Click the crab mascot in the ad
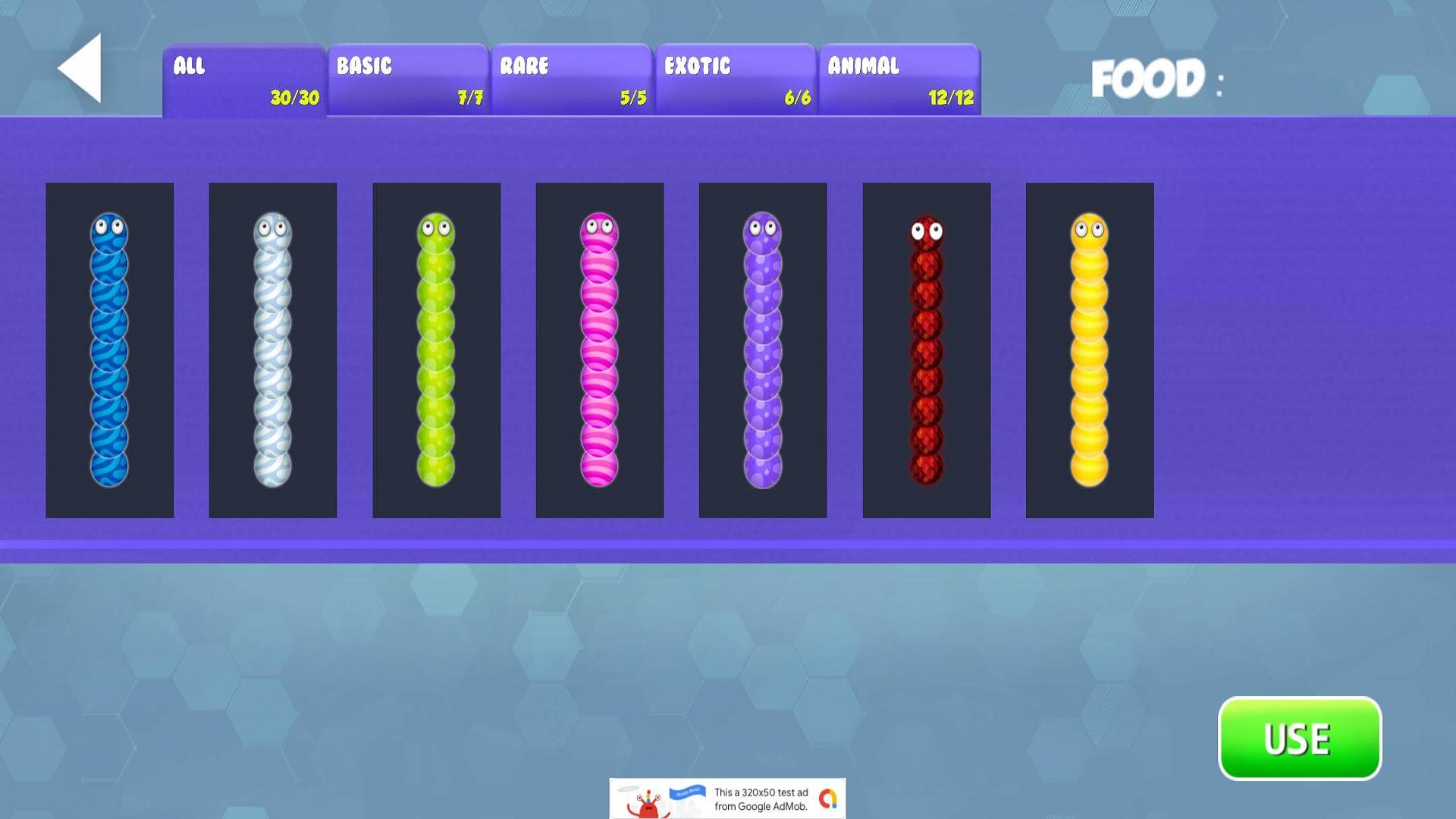Viewport: 1456px width, 819px height. (648, 808)
